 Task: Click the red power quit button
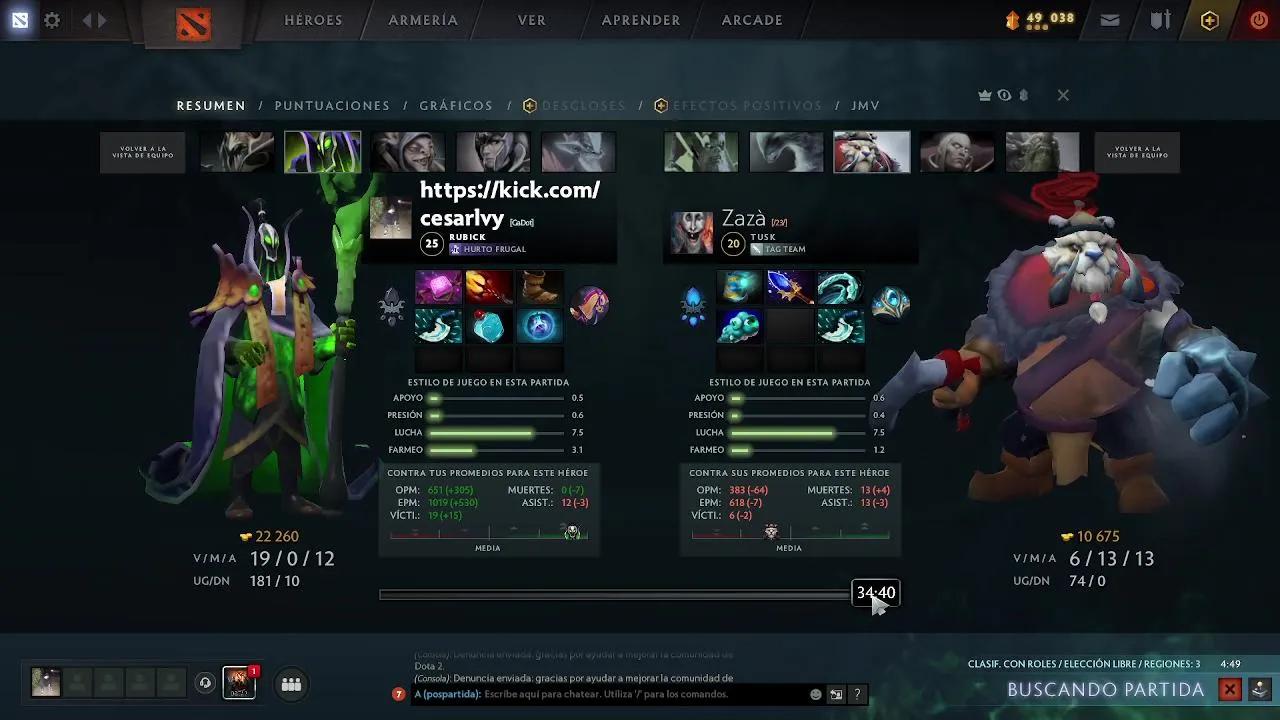tap(1259, 20)
